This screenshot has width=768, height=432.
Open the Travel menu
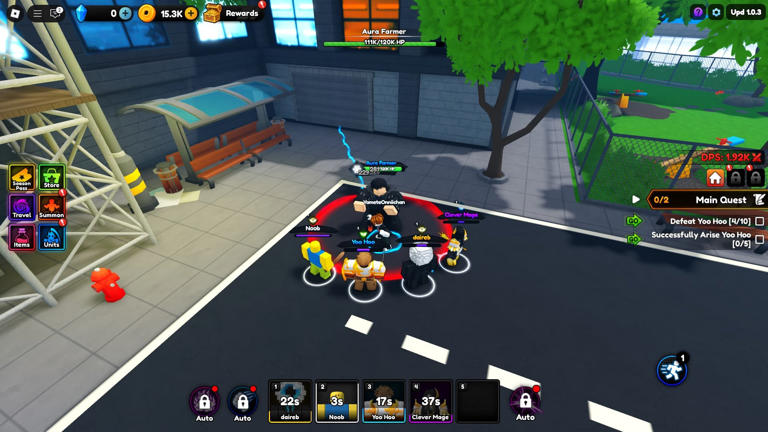tap(22, 207)
